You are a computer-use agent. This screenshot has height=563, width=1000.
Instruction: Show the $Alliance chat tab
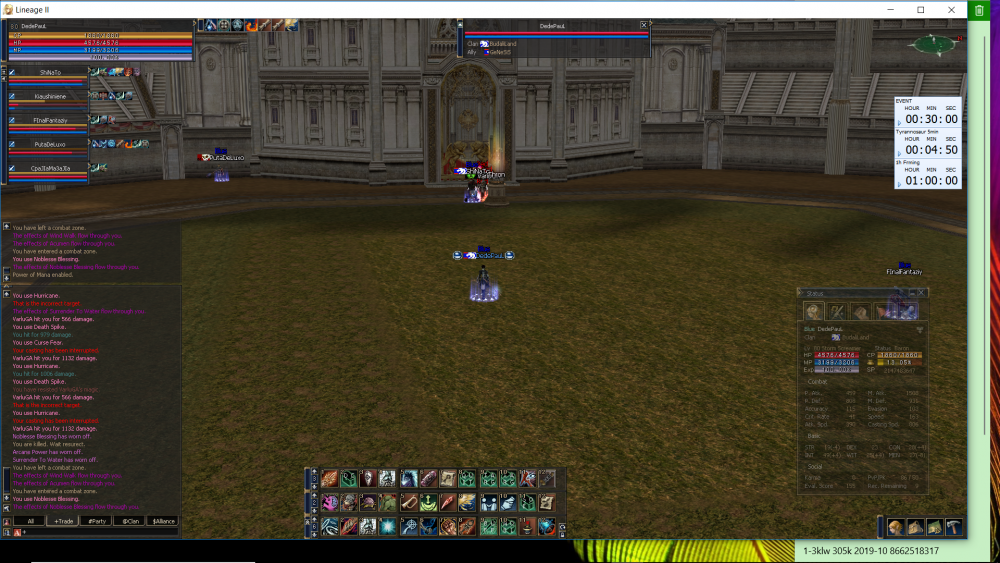[x=162, y=521]
